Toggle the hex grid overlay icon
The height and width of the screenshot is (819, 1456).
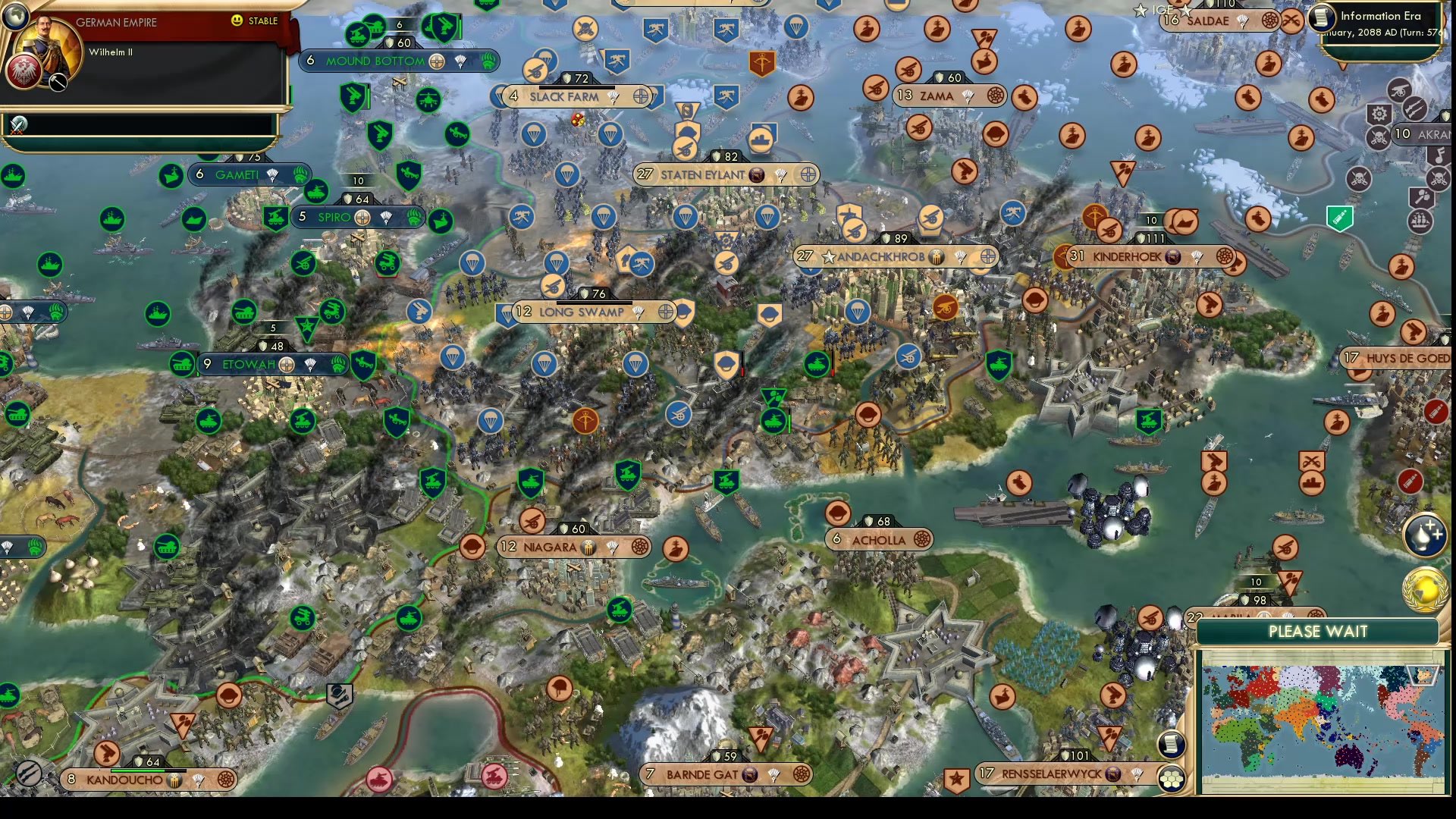click(1172, 779)
